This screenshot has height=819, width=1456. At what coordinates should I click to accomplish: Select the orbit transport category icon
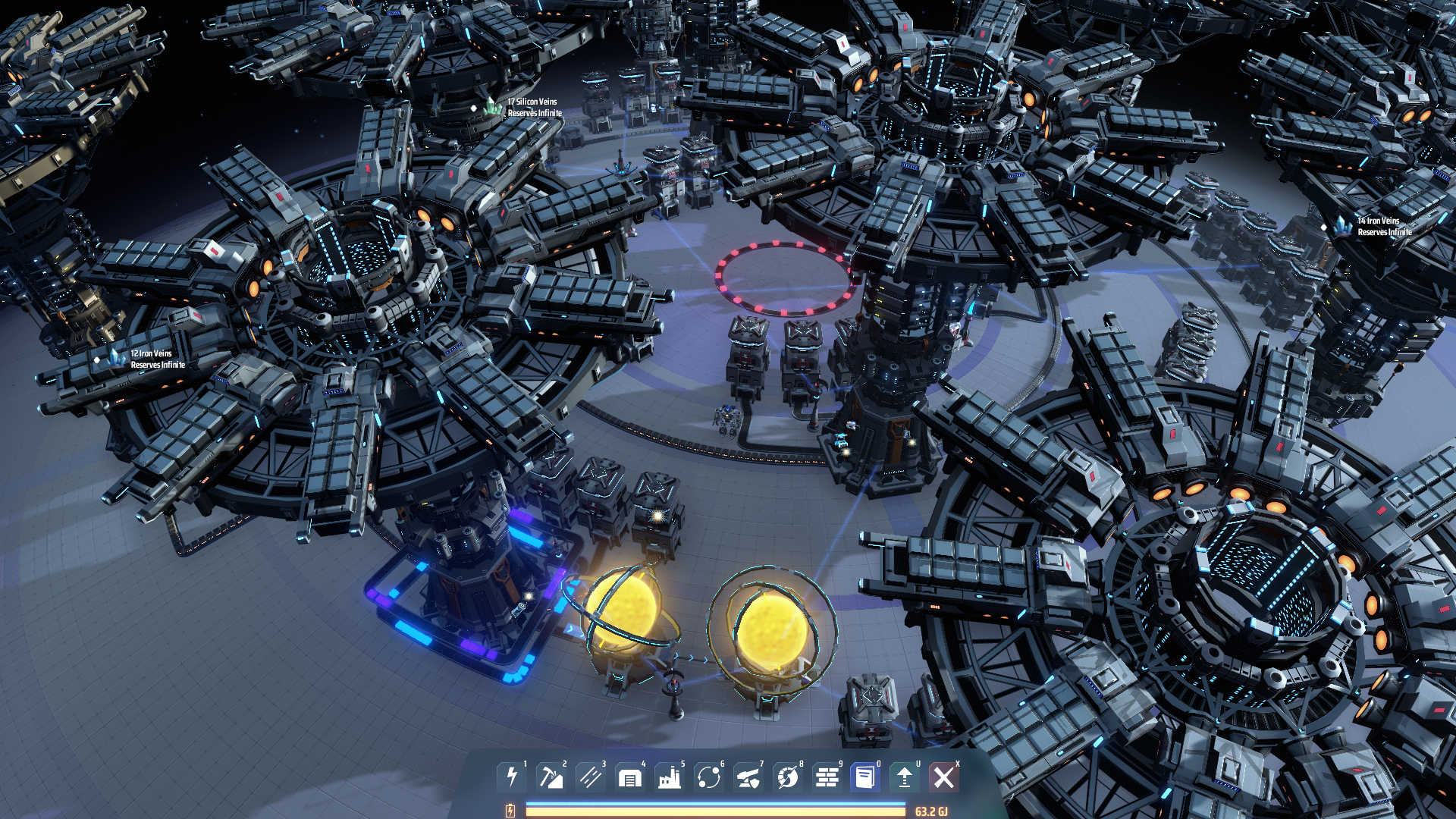(709, 777)
